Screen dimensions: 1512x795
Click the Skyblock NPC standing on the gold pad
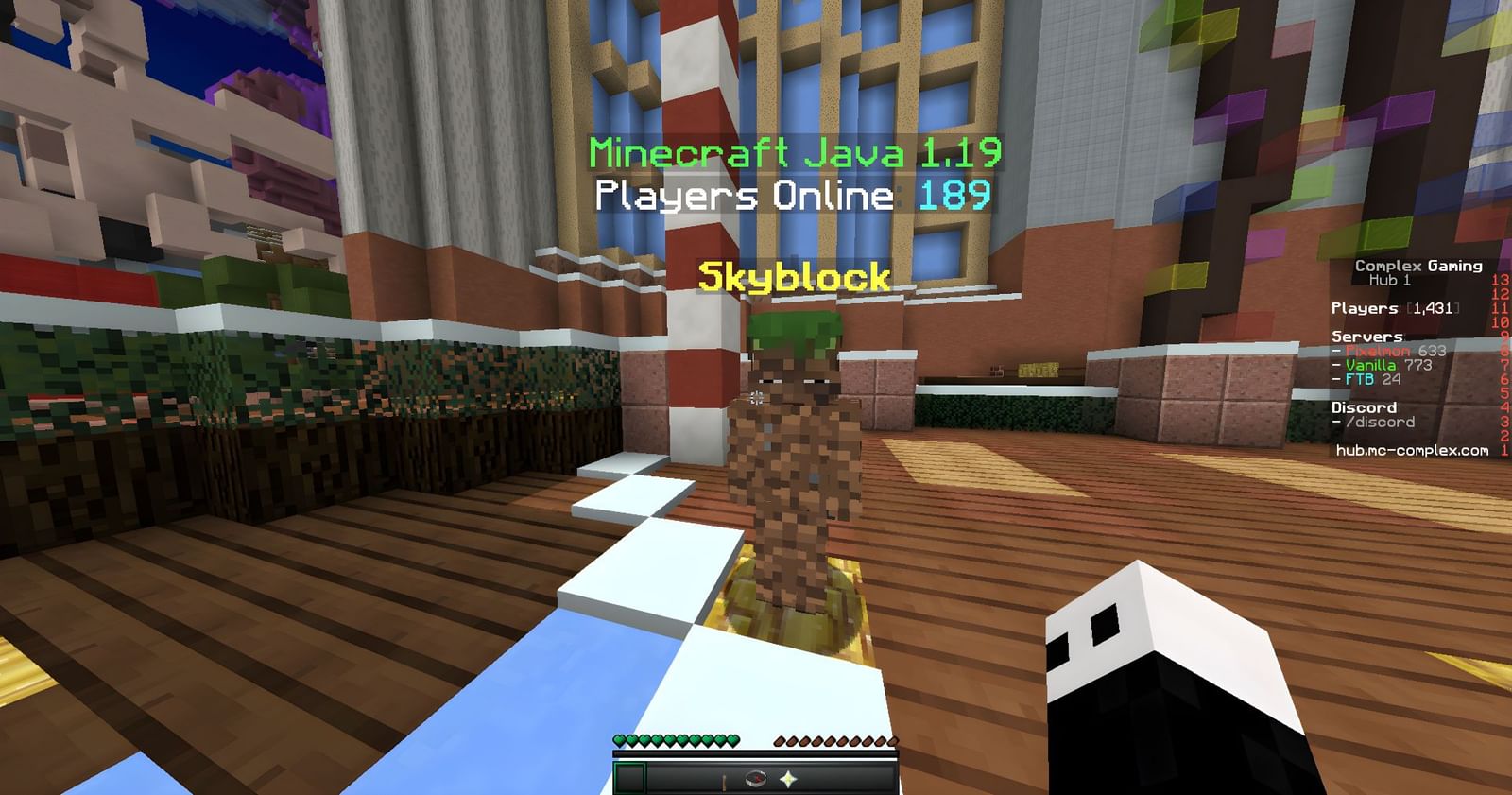(799, 454)
